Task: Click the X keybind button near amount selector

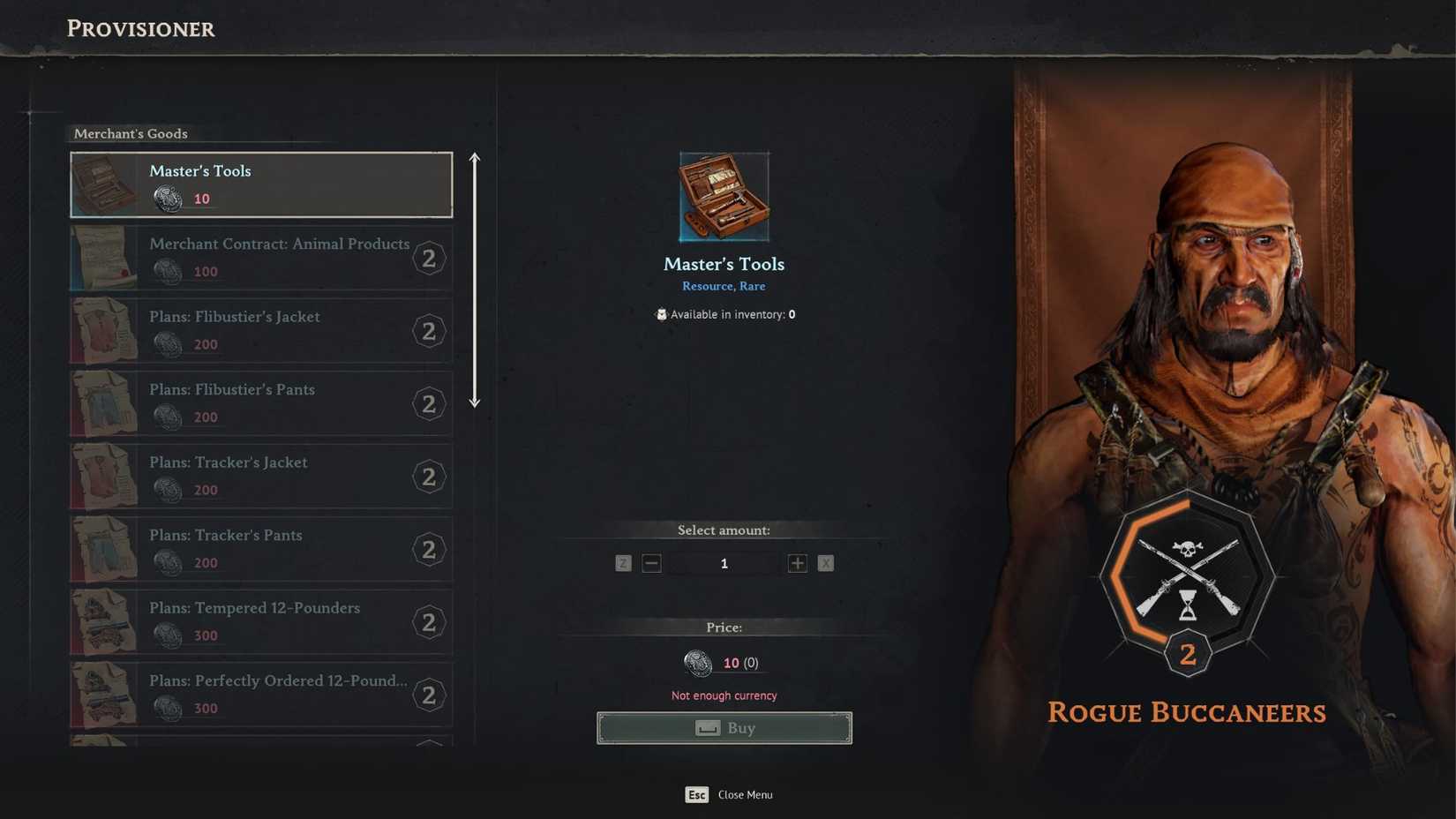Action: [x=826, y=563]
